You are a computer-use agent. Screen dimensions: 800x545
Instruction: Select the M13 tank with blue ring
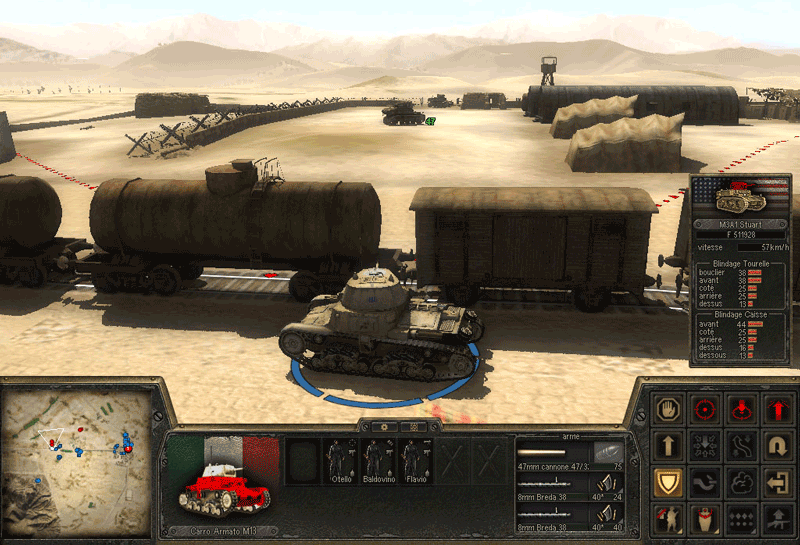tap(379, 330)
